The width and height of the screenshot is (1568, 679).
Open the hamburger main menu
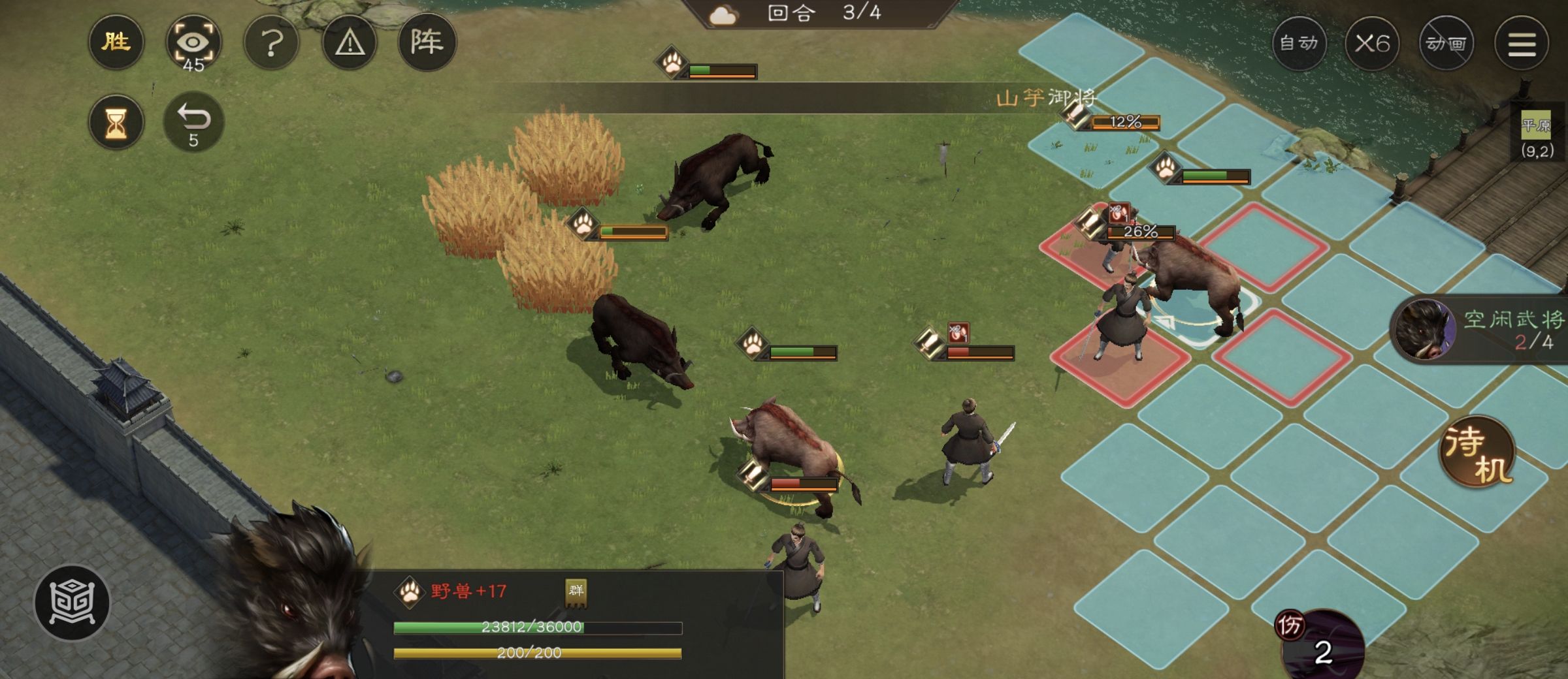(1522, 44)
